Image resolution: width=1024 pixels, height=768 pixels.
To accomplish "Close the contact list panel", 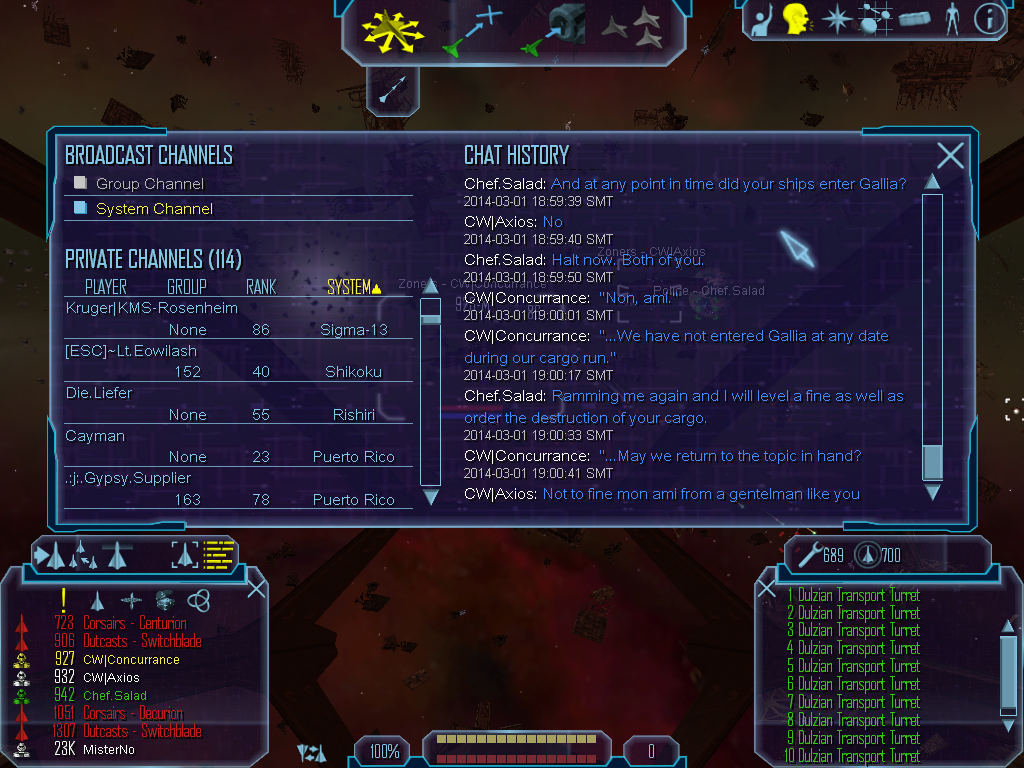I will point(256,587).
